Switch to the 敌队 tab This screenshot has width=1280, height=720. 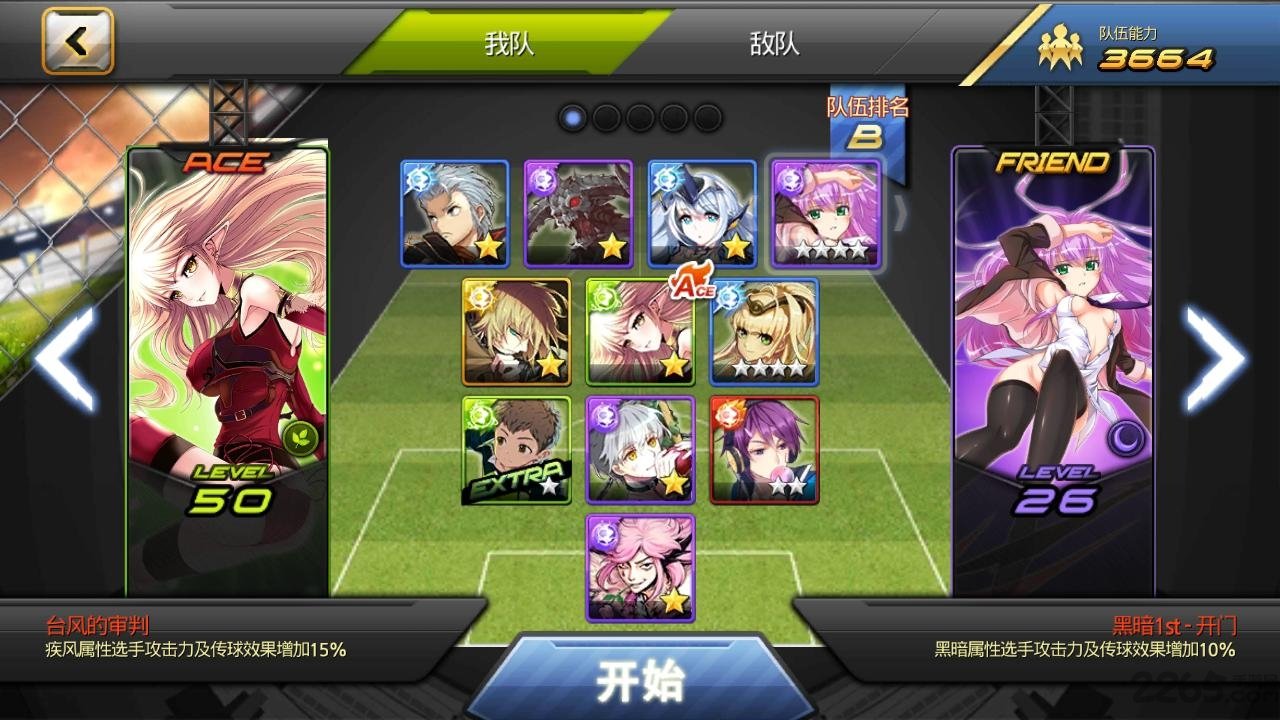pyautogui.click(x=774, y=44)
